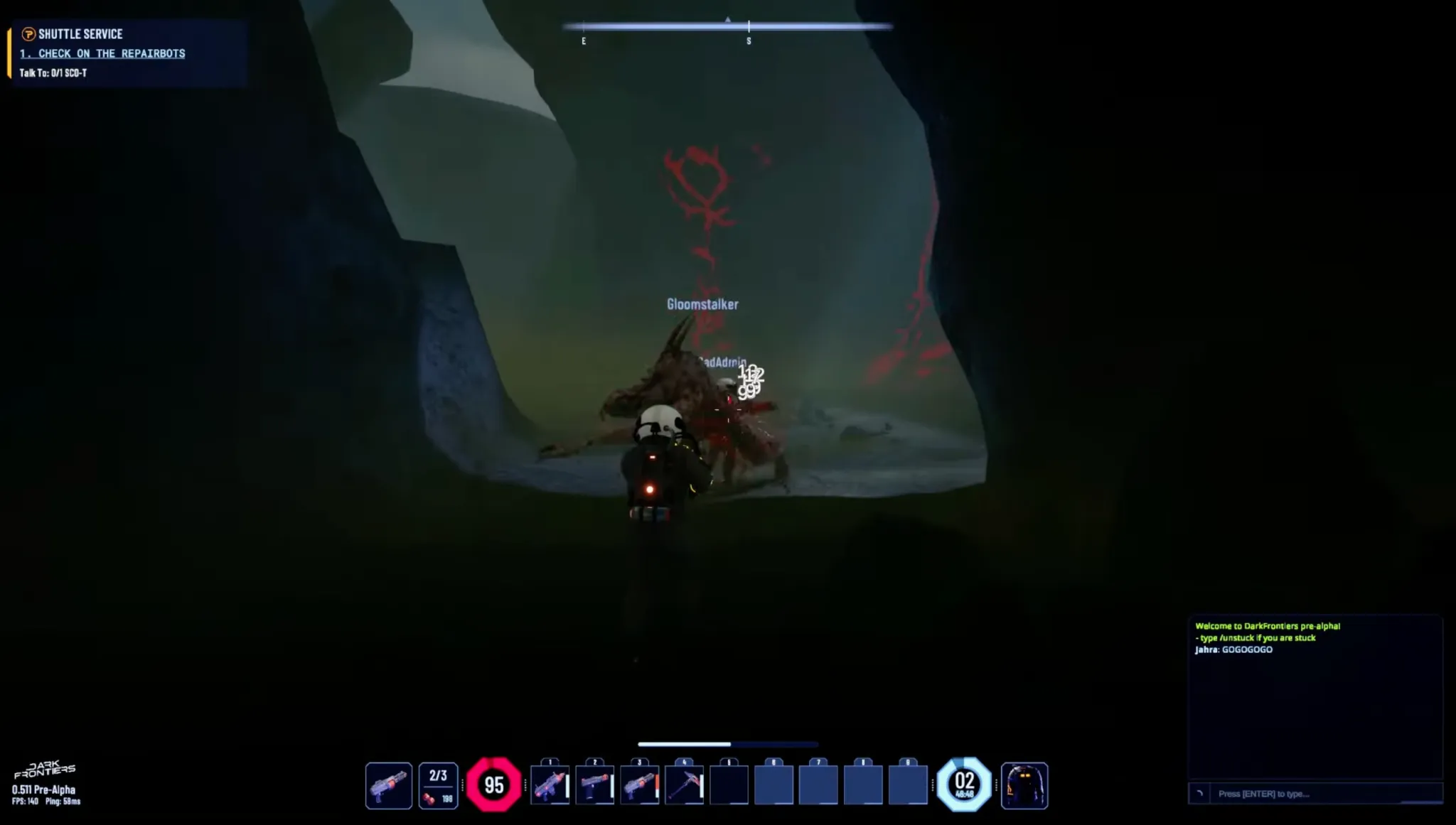Open the objective link CHECK ON THE REPAIRBOTS
The image size is (1456, 825).
102,53
